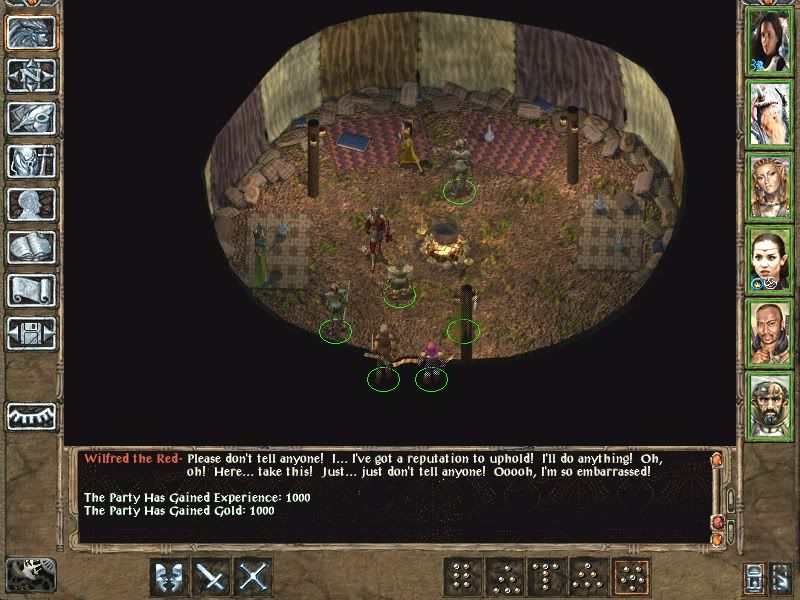Viewport: 800px width, 600px height.
Task: Select the white-bearded character portrait
Action: (x=770, y=114)
